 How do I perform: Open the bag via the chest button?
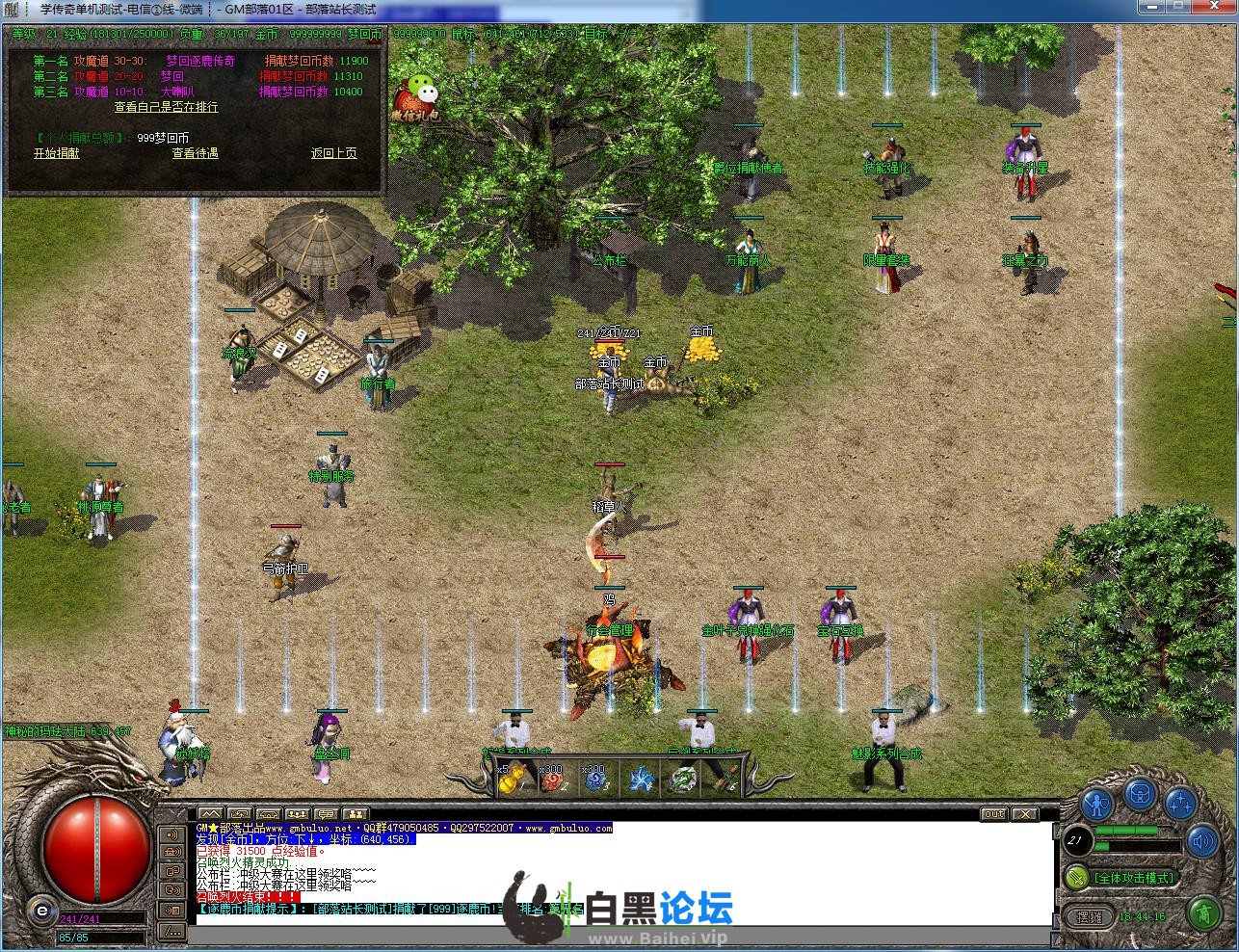[x=1140, y=795]
